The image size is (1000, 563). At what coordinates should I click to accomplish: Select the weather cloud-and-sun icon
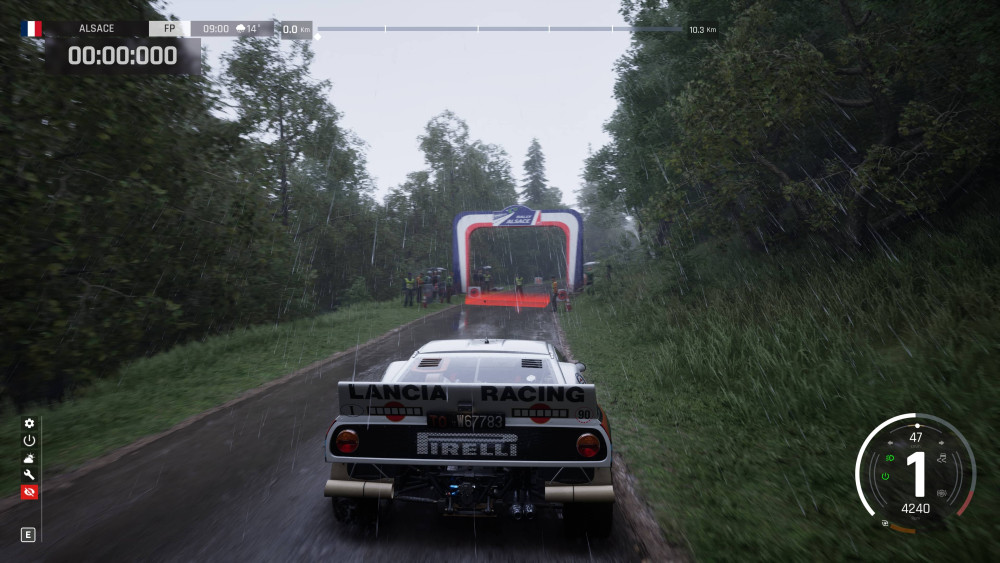pyautogui.click(x=29, y=457)
